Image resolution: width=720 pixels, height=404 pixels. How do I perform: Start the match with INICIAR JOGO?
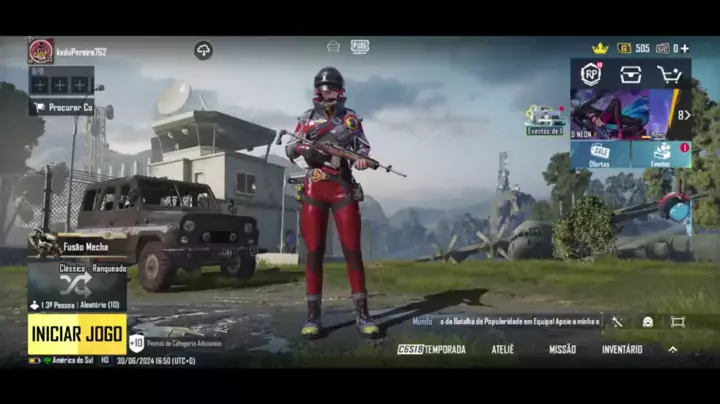point(77,333)
